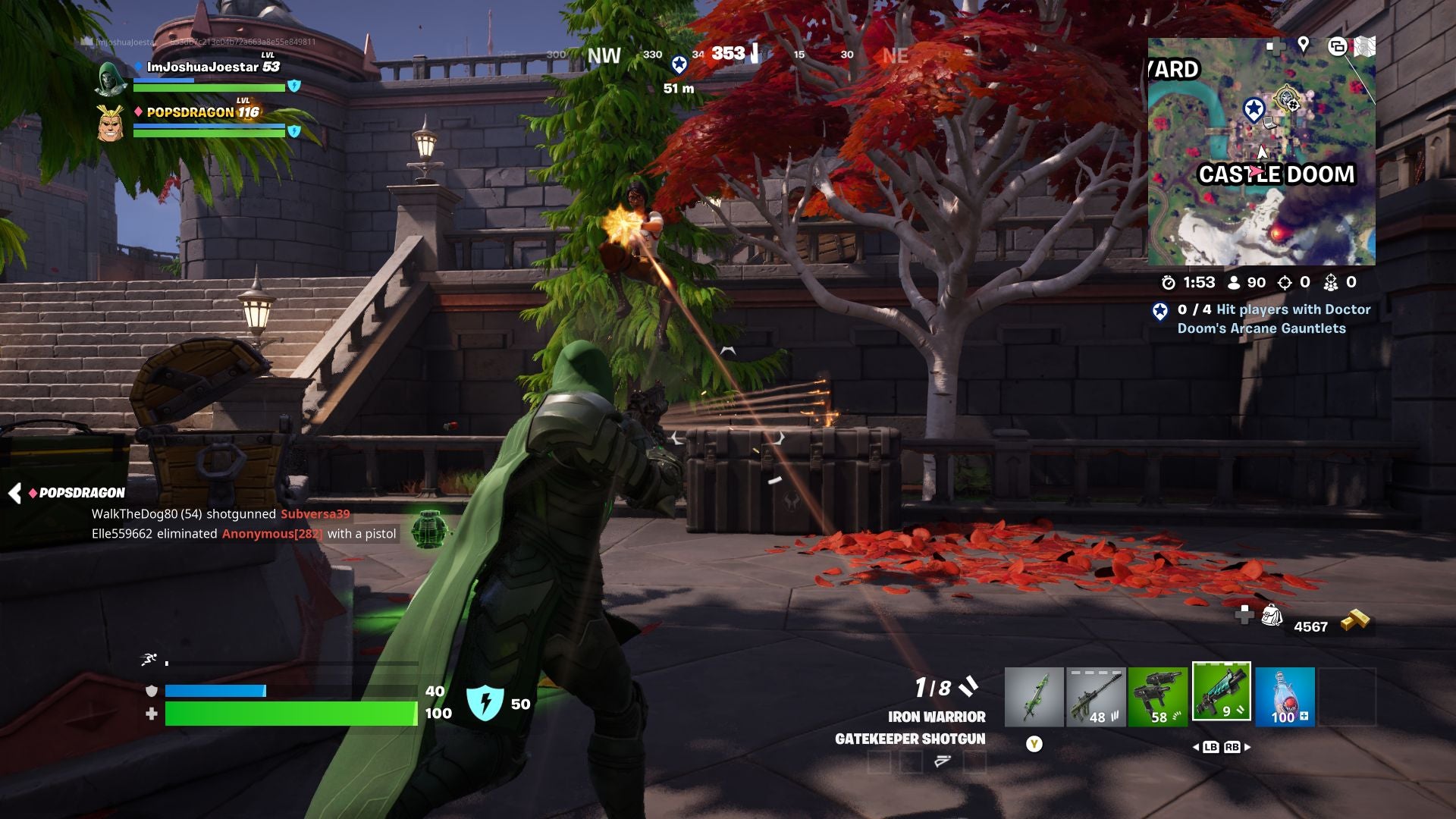Click the left chevron beside LB prompt
Image resolution: width=1456 pixels, height=819 pixels.
tap(1197, 747)
